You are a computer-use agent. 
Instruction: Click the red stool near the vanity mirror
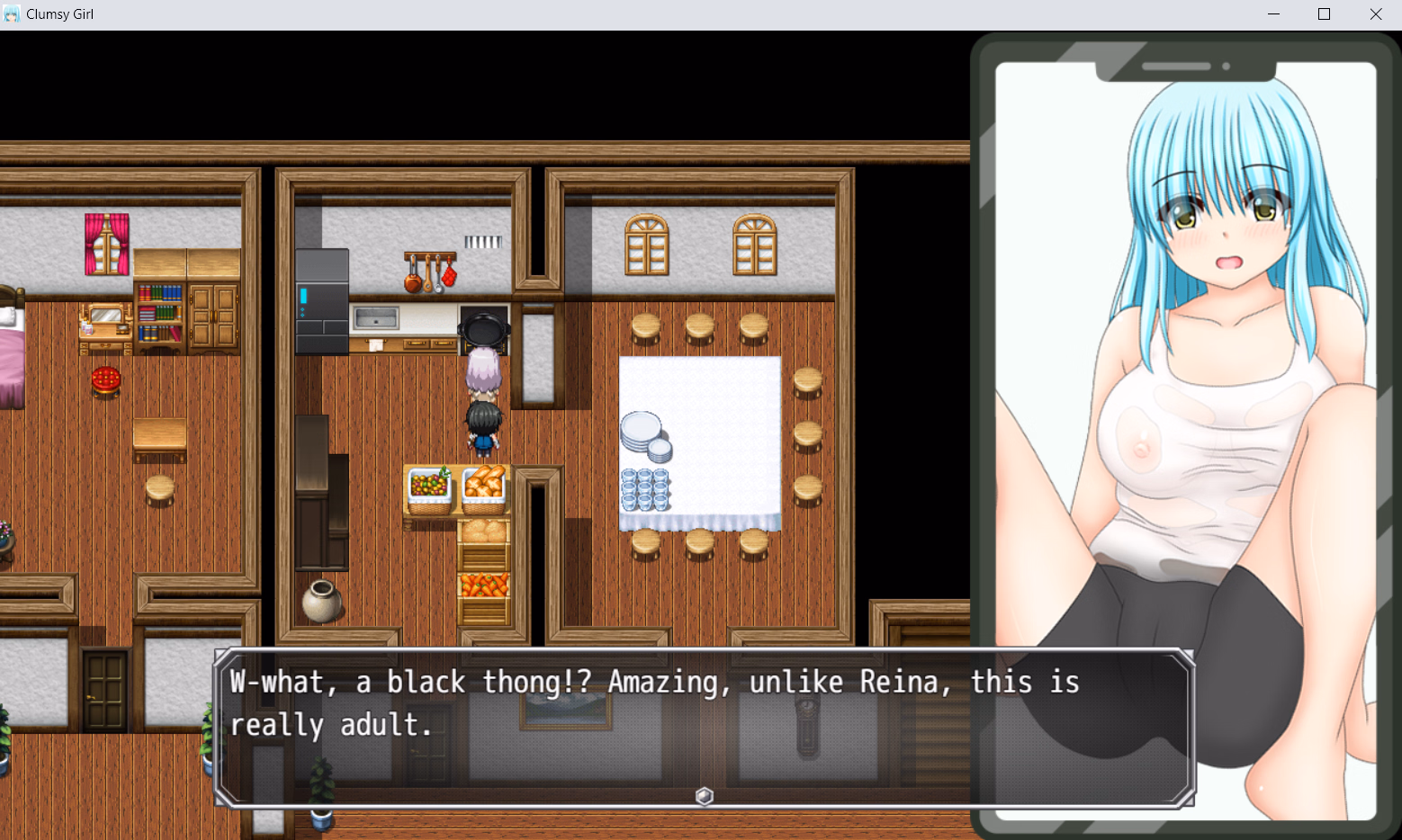[x=105, y=380]
